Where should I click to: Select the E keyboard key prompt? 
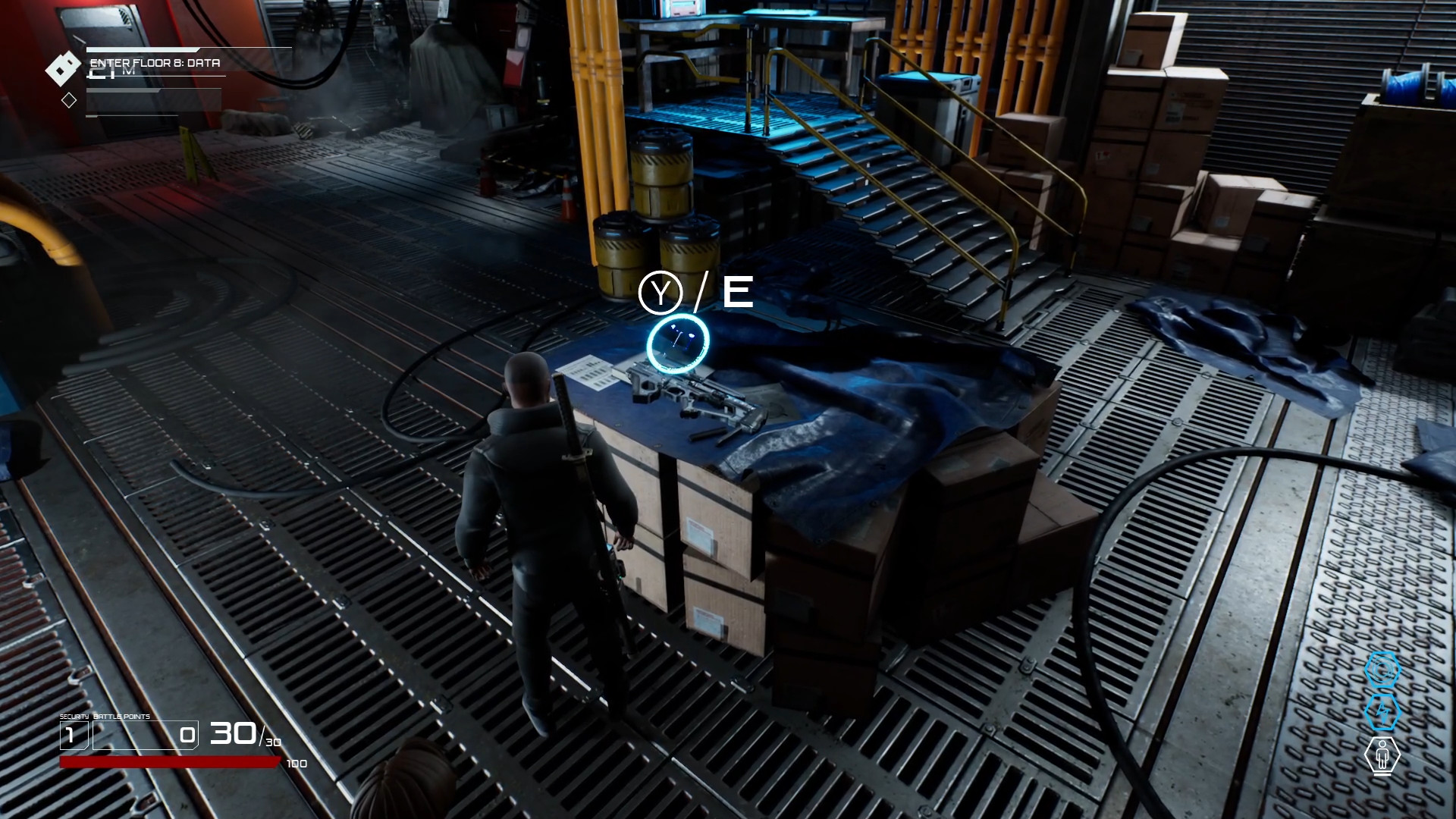click(x=737, y=290)
